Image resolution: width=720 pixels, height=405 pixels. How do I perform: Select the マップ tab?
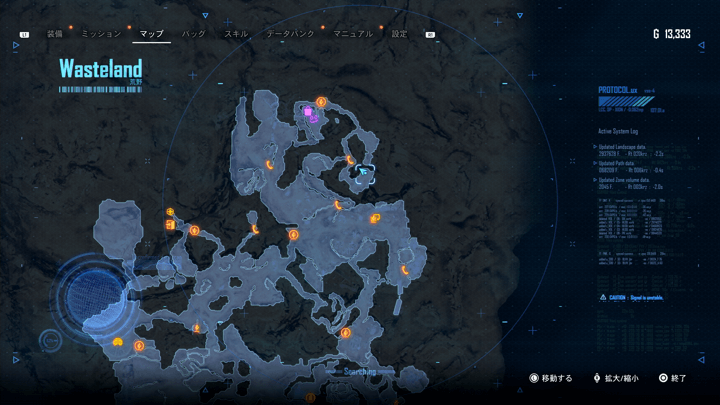[151, 34]
